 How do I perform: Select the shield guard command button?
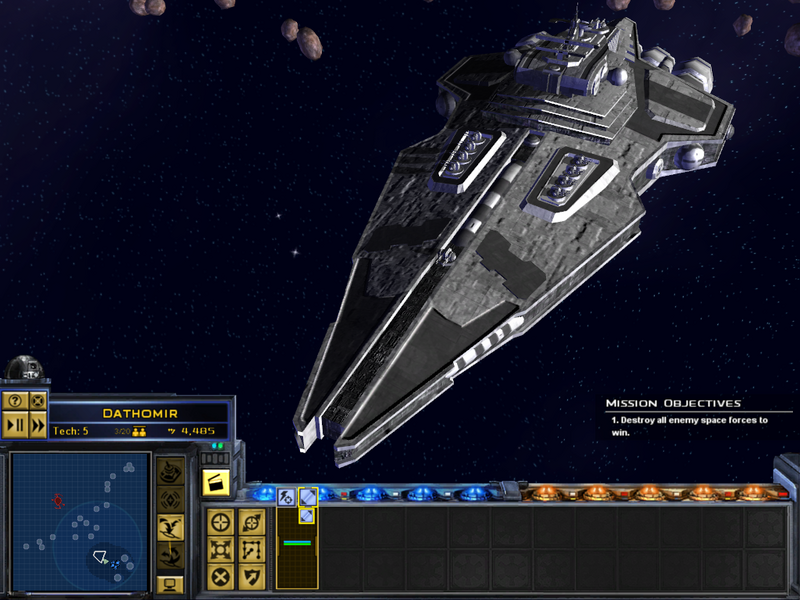click(x=251, y=577)
